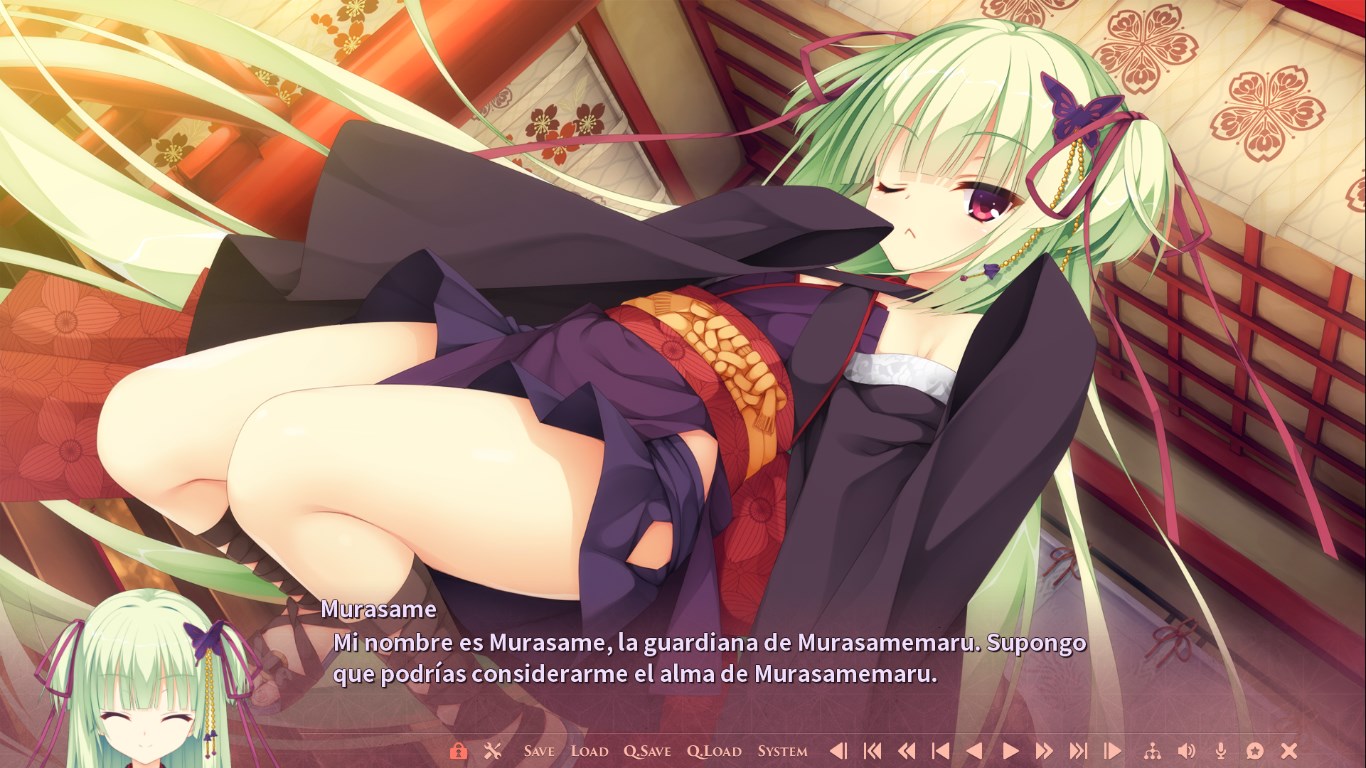Activate the double left arrow rewind
Image resolution: width=1366 pixels, height=768 pixels.
(906, 751)
